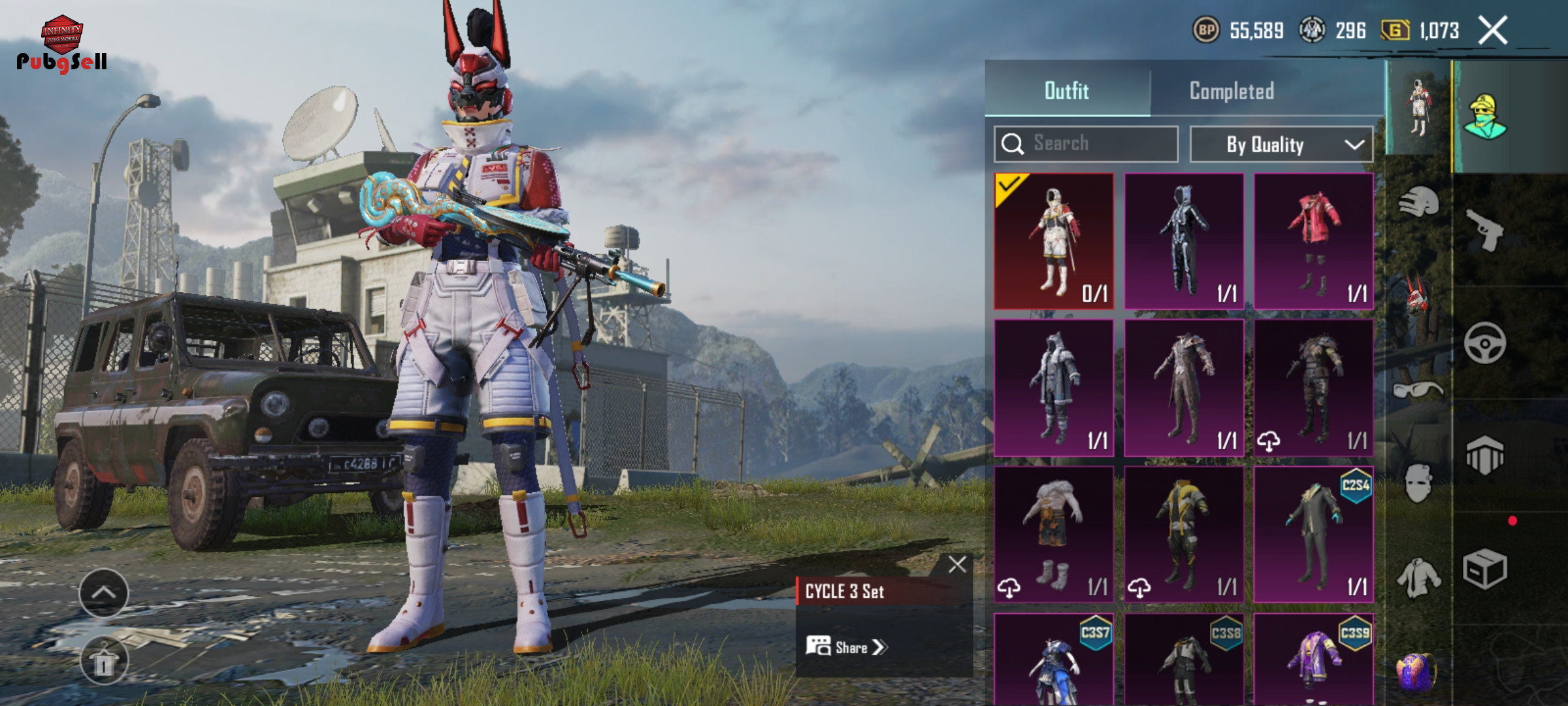
Task: Open the pistol weapons category
Action: pos(1484,230)
